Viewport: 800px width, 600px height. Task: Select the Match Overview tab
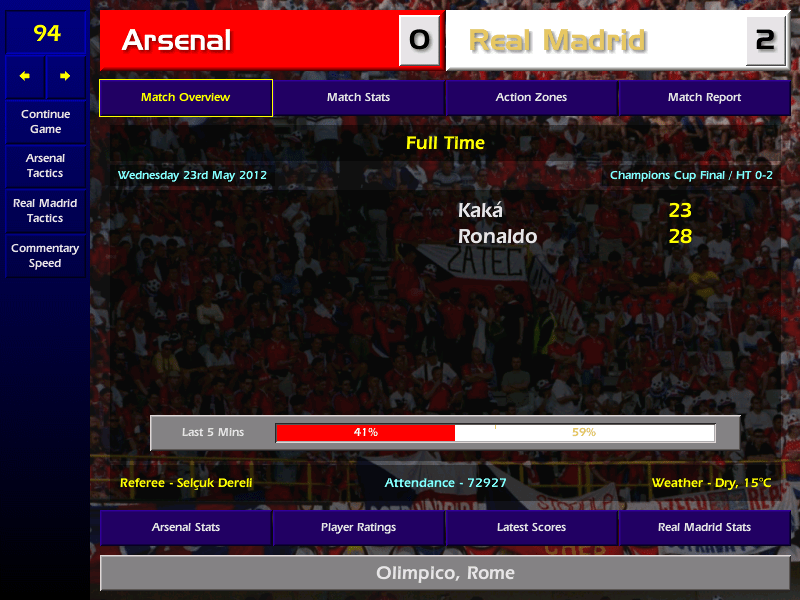(x=185, y=98)
